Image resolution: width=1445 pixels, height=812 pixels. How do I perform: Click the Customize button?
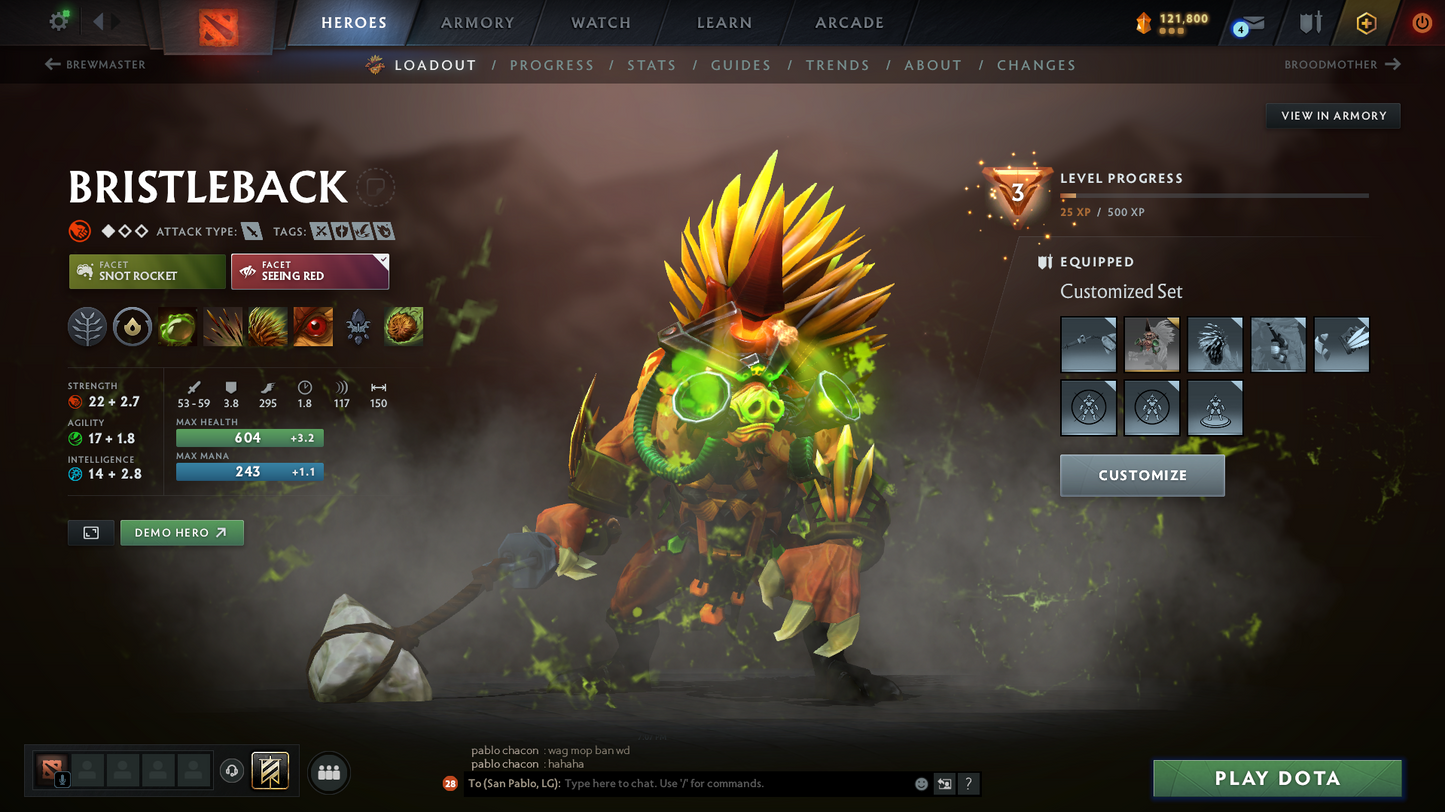[1142, 475]
